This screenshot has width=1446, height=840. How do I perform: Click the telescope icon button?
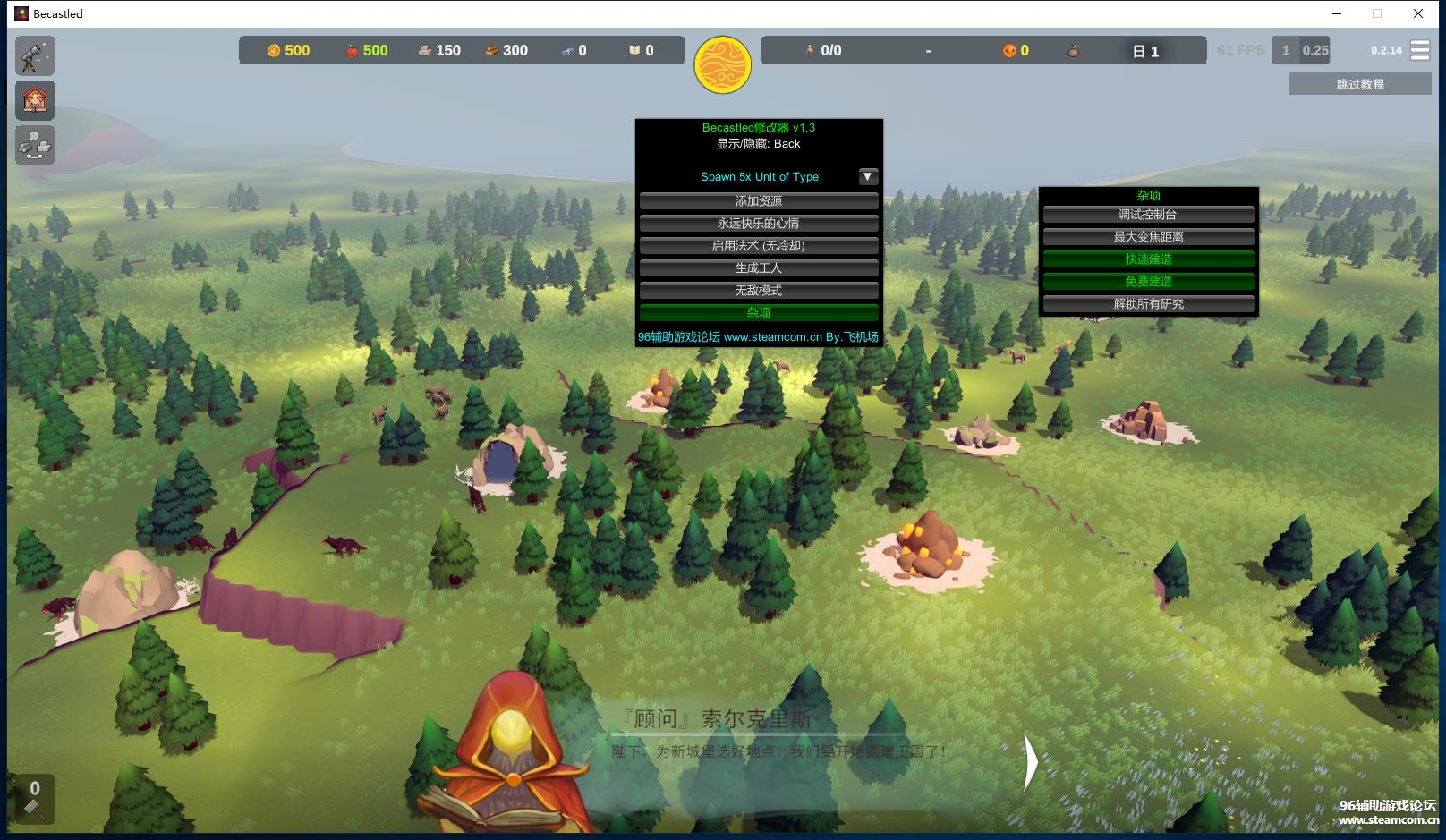(x=35, y=55)
